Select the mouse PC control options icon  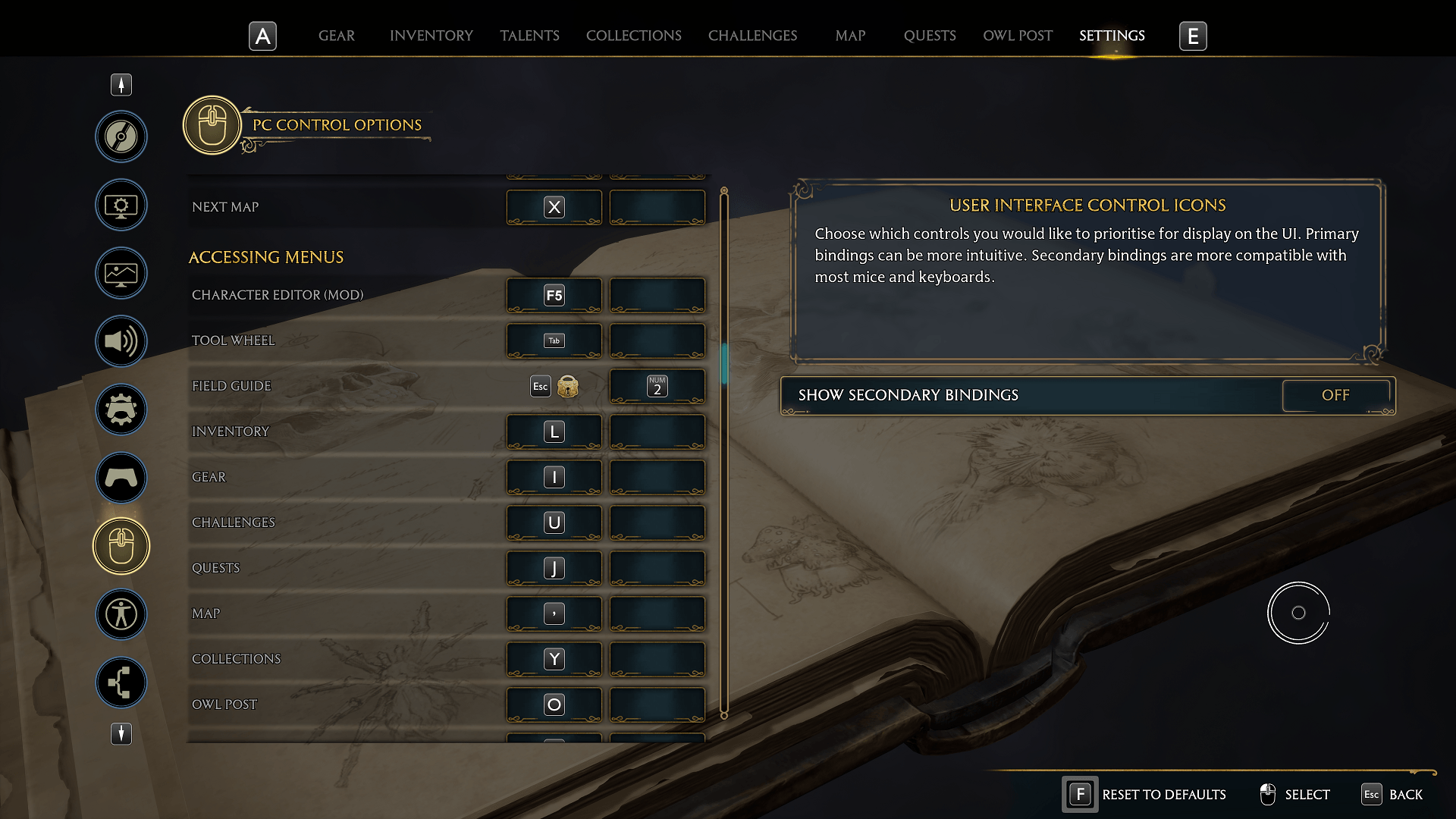[x=121, y=545]
